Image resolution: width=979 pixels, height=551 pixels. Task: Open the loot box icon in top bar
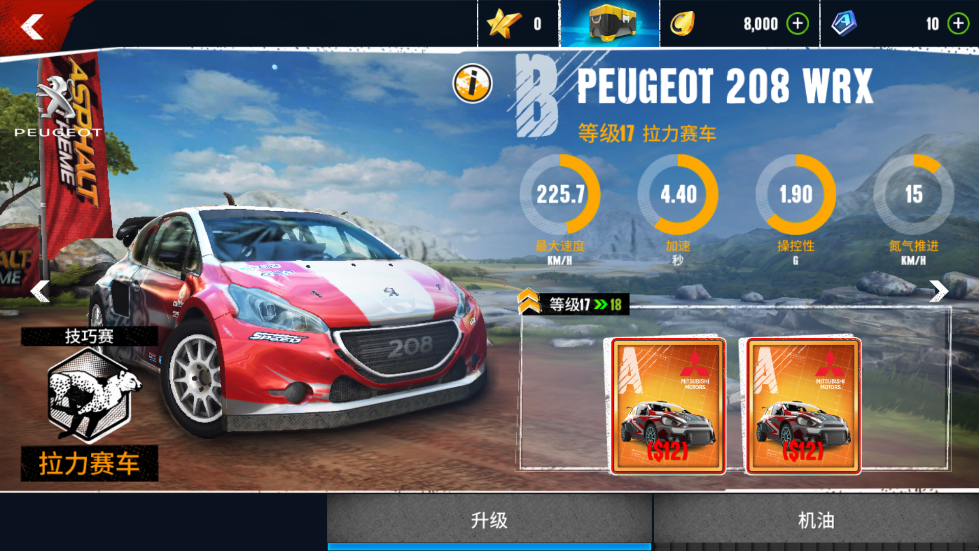tap(609, 24)
